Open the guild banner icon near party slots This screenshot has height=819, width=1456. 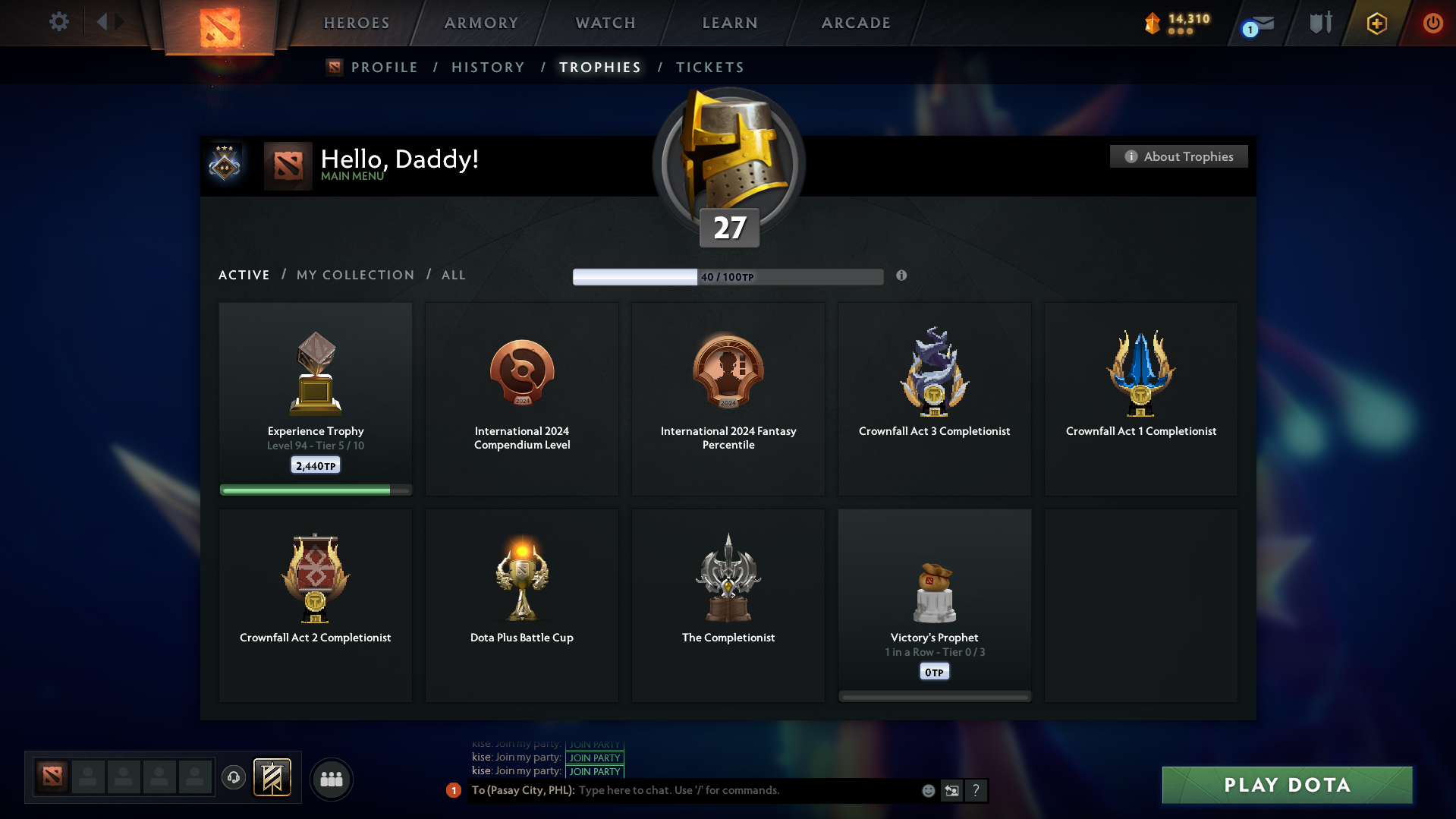pos(273,778)
